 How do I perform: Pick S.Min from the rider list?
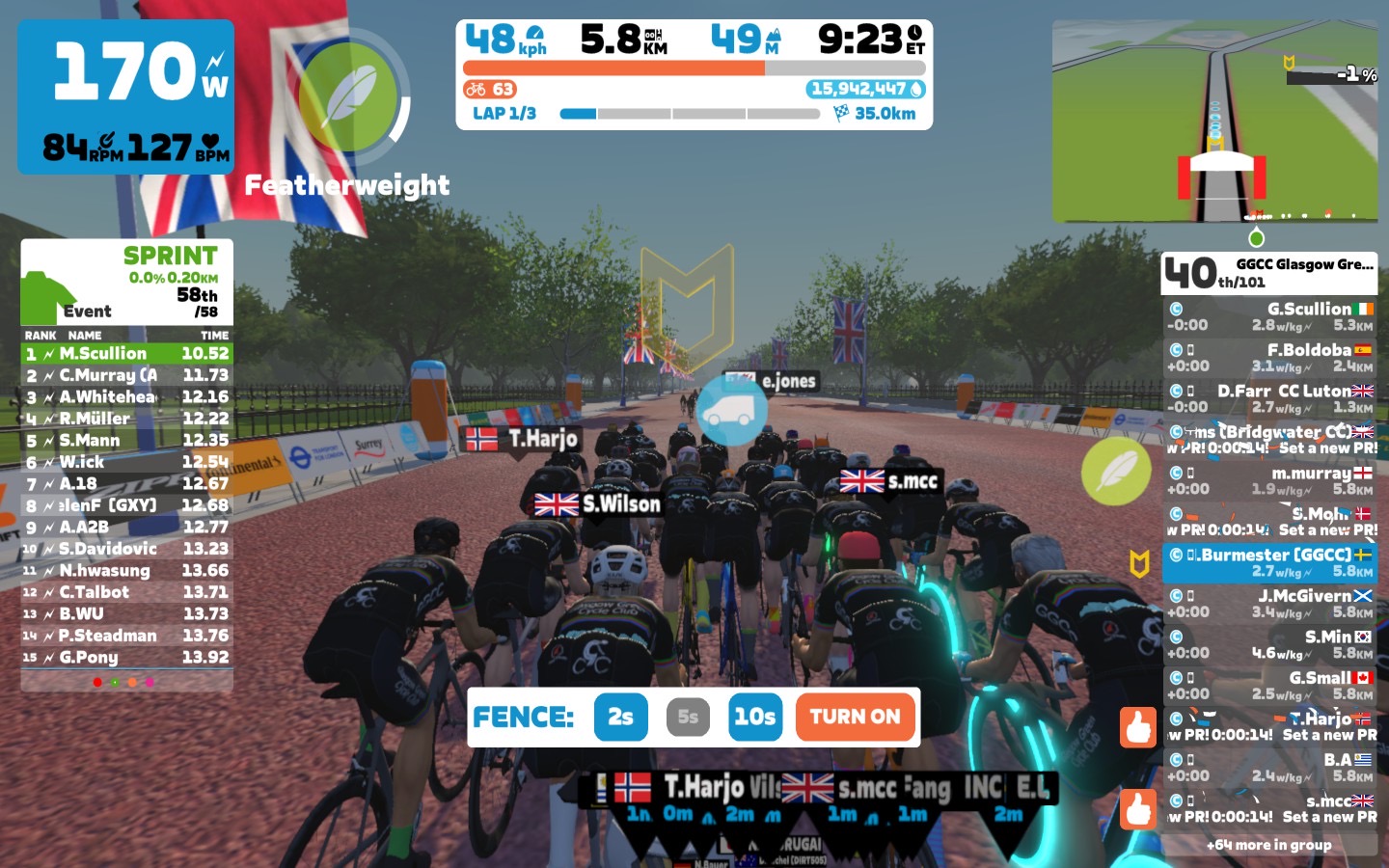click(x=1269, y=644)
